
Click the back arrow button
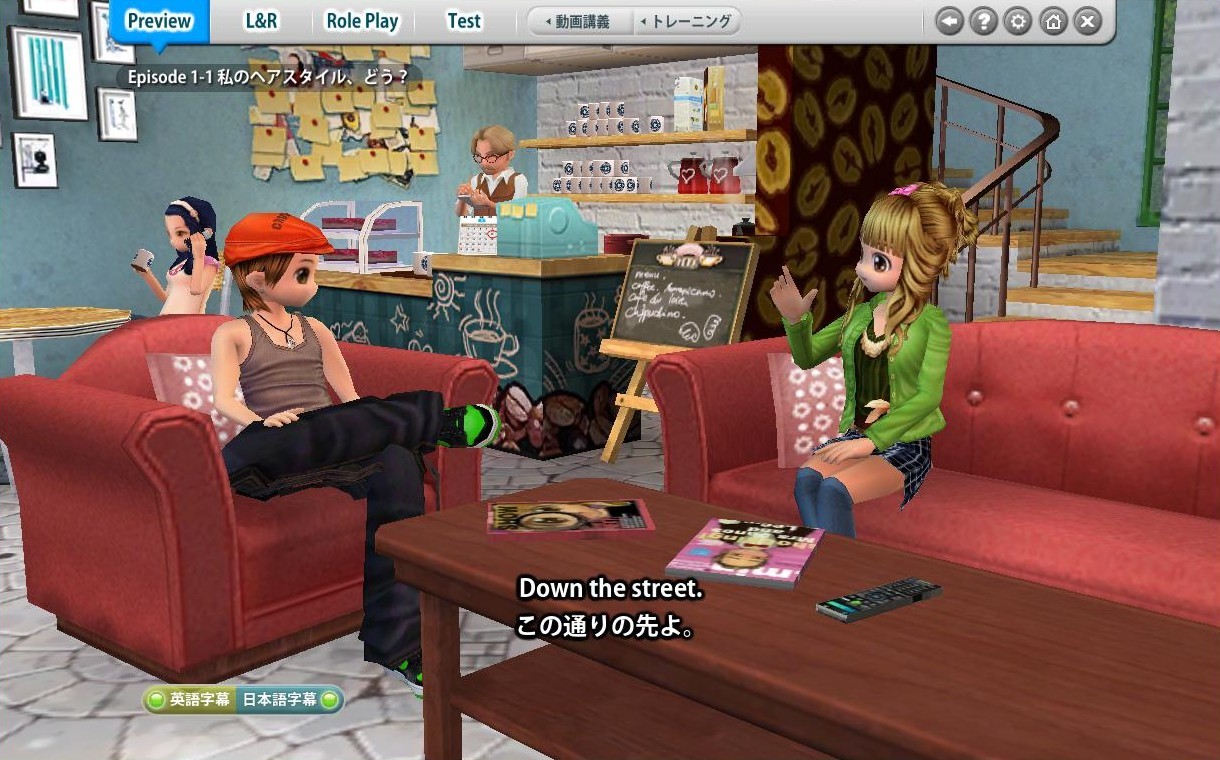pyautogui.click(x=950, y=21)
